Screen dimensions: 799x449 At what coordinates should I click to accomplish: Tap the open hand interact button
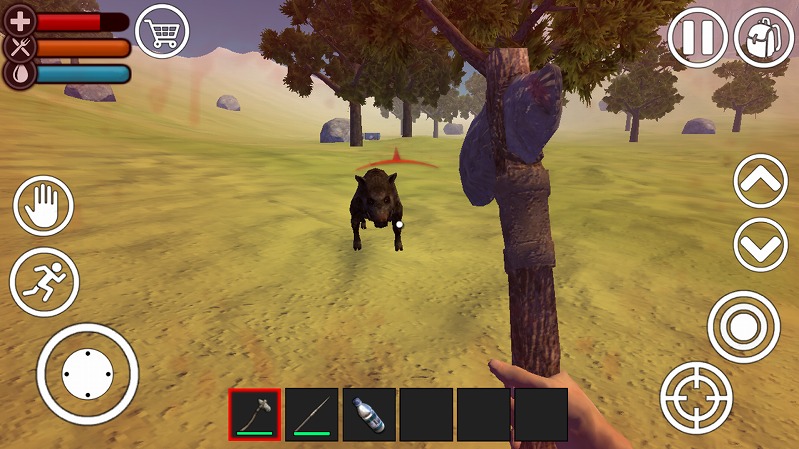43,206
